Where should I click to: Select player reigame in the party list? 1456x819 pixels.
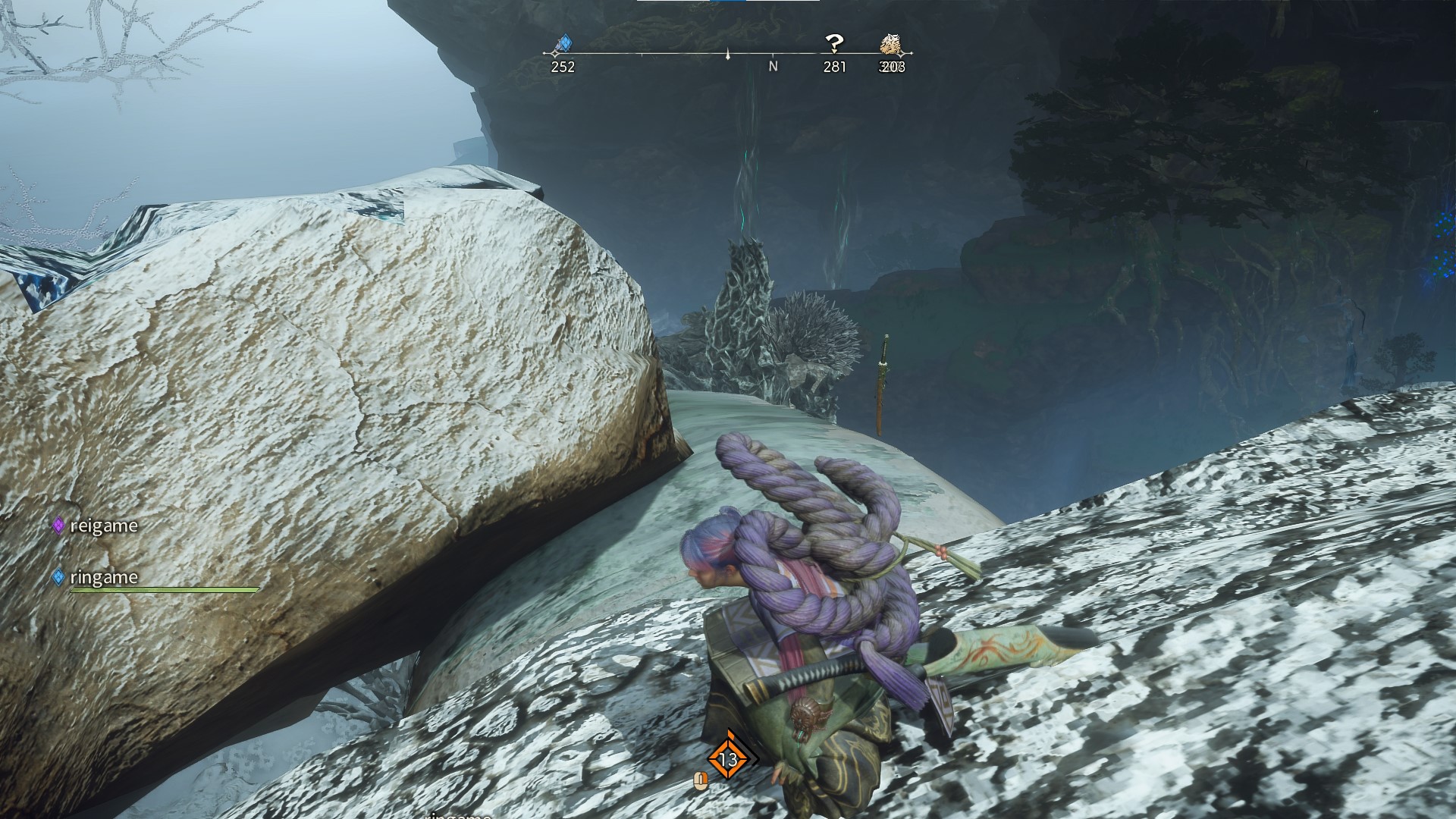103,526
